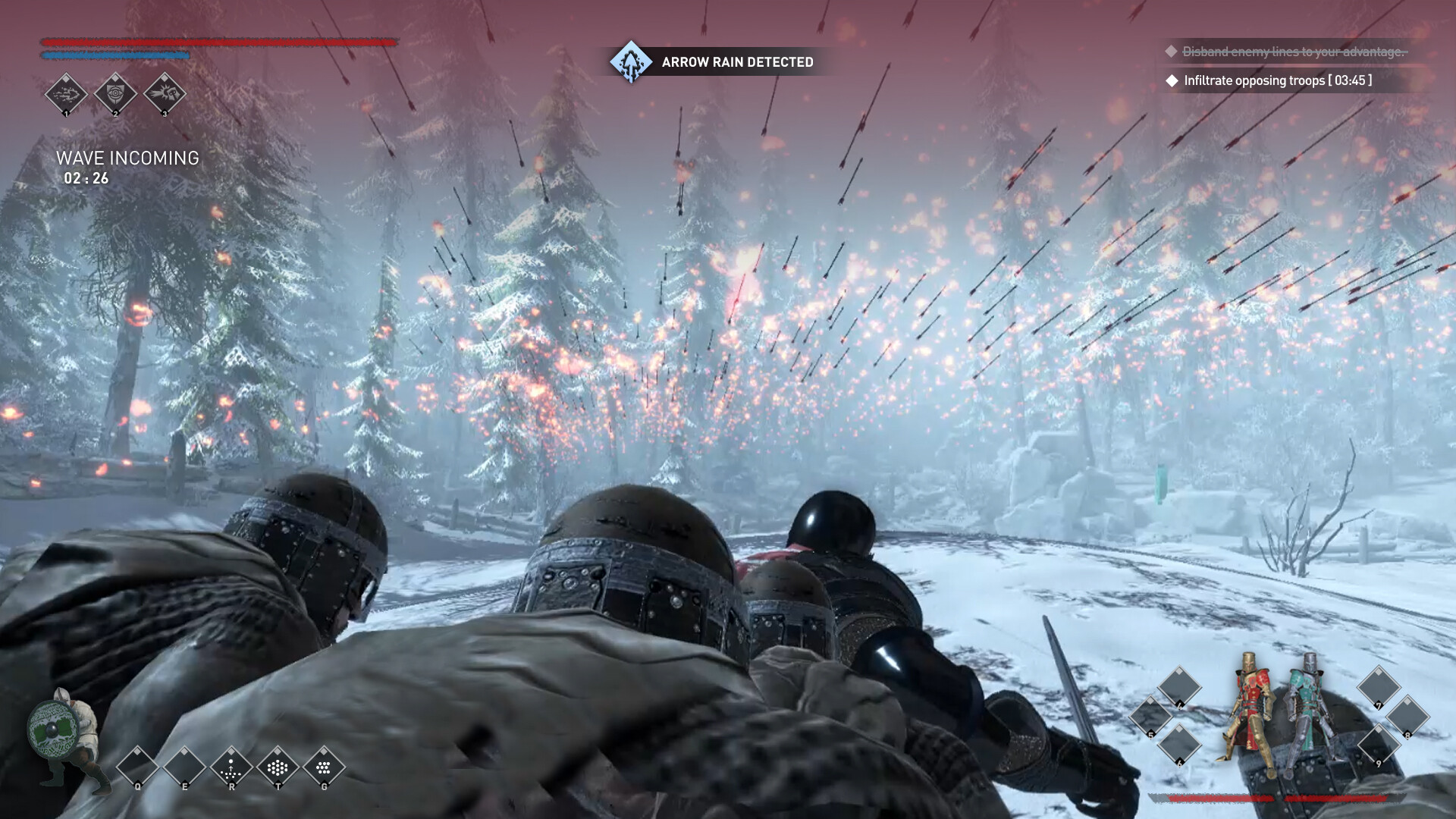Screen dimensions: 1456x819
Task: Enable the command slot numbered 7
Action: (1379, 687)
